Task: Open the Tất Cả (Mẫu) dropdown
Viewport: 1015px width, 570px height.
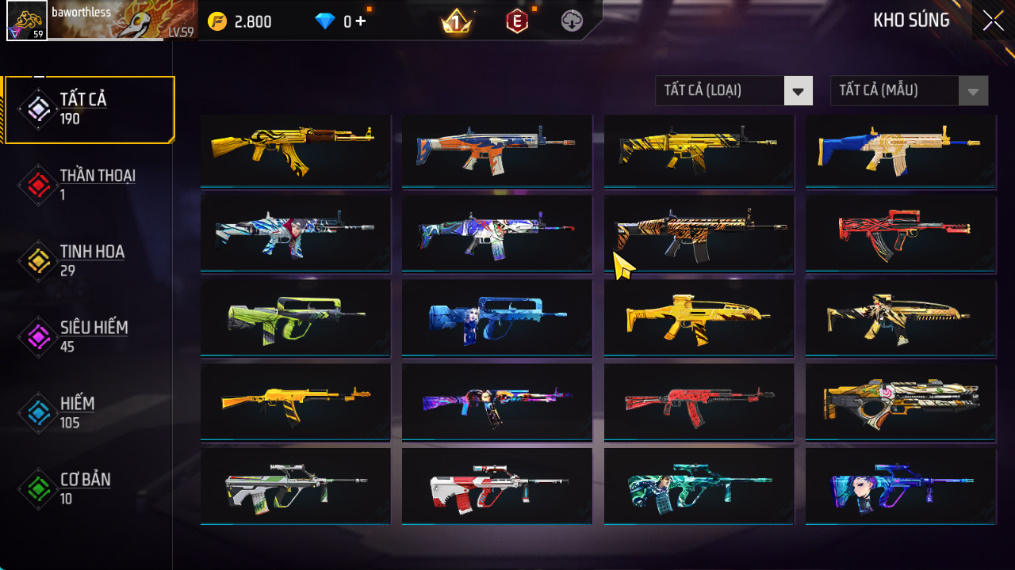Action: pos(908,91)
